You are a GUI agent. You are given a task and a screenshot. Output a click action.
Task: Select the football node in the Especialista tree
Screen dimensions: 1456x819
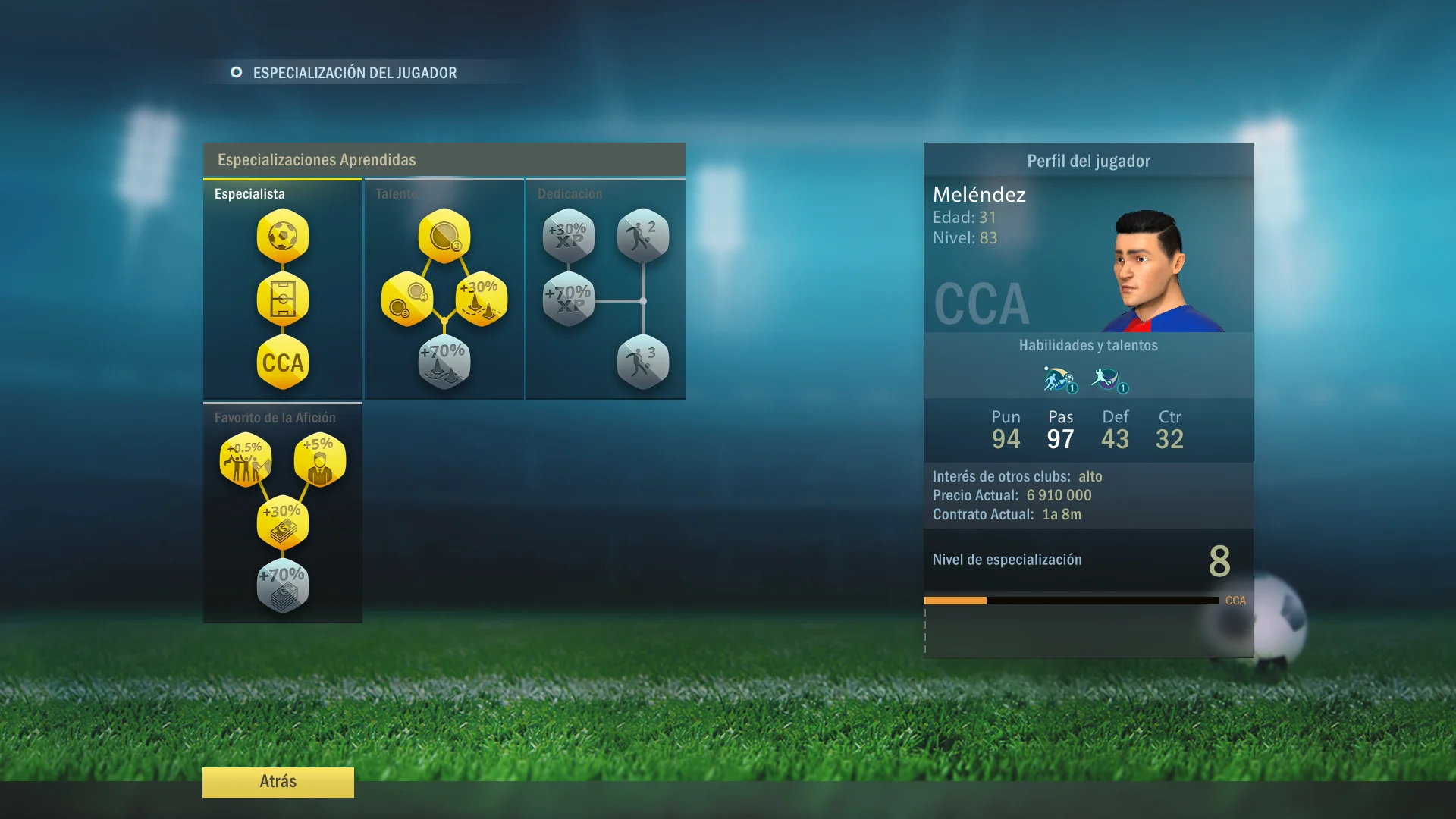[282, 237]
